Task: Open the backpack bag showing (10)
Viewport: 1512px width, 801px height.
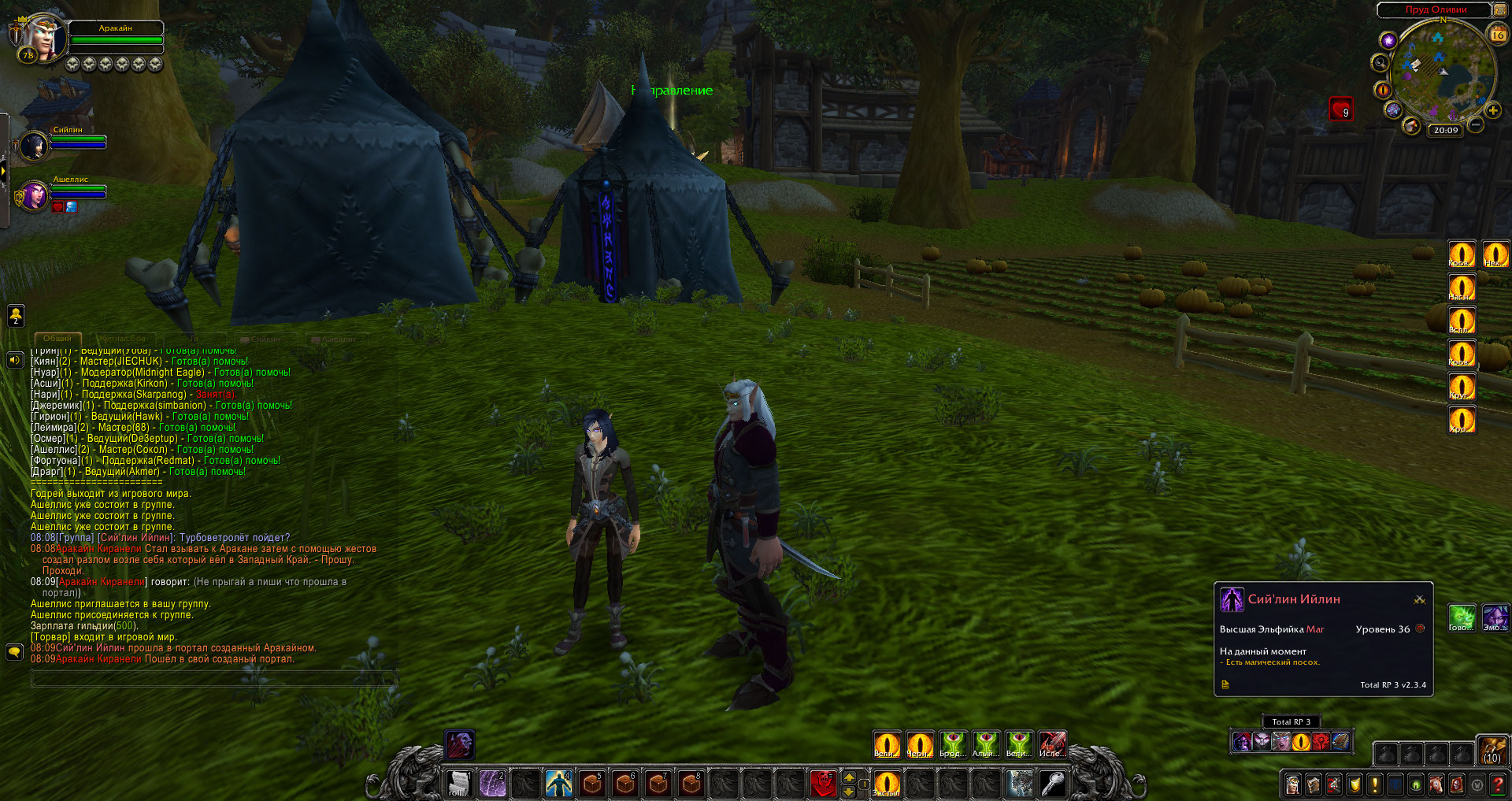Action: pyautogui.click(x=1492, y=751)
